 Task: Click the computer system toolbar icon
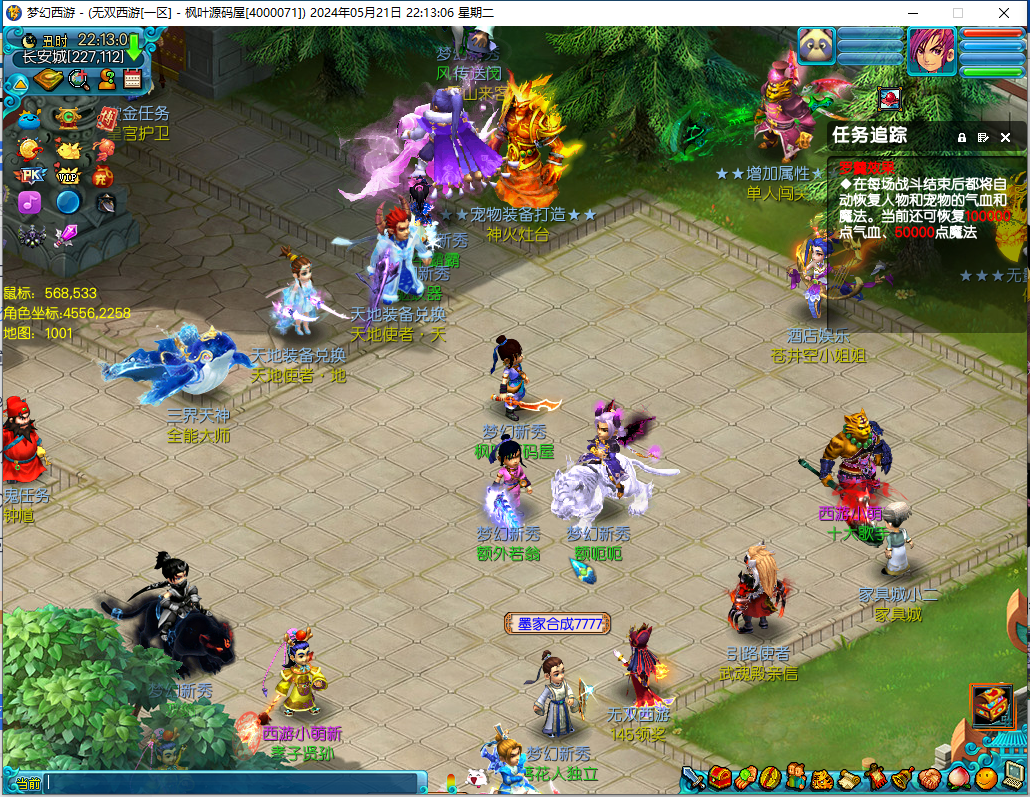[1013, 778]
